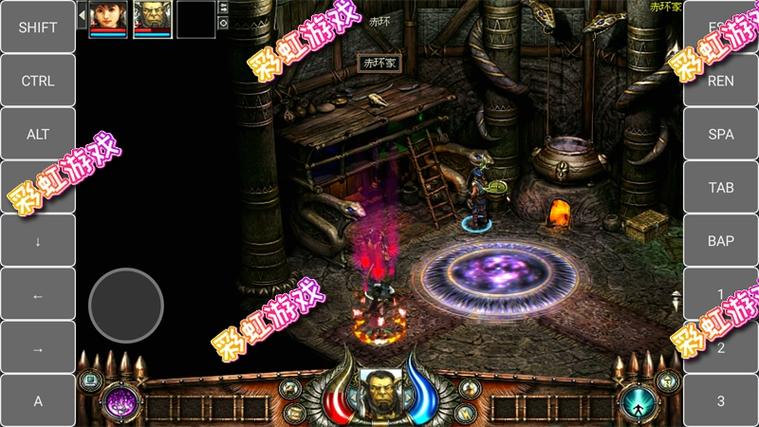The image size is (759, 427).
Task: Tap the down arrow overlay key
Action: point(37,241)
